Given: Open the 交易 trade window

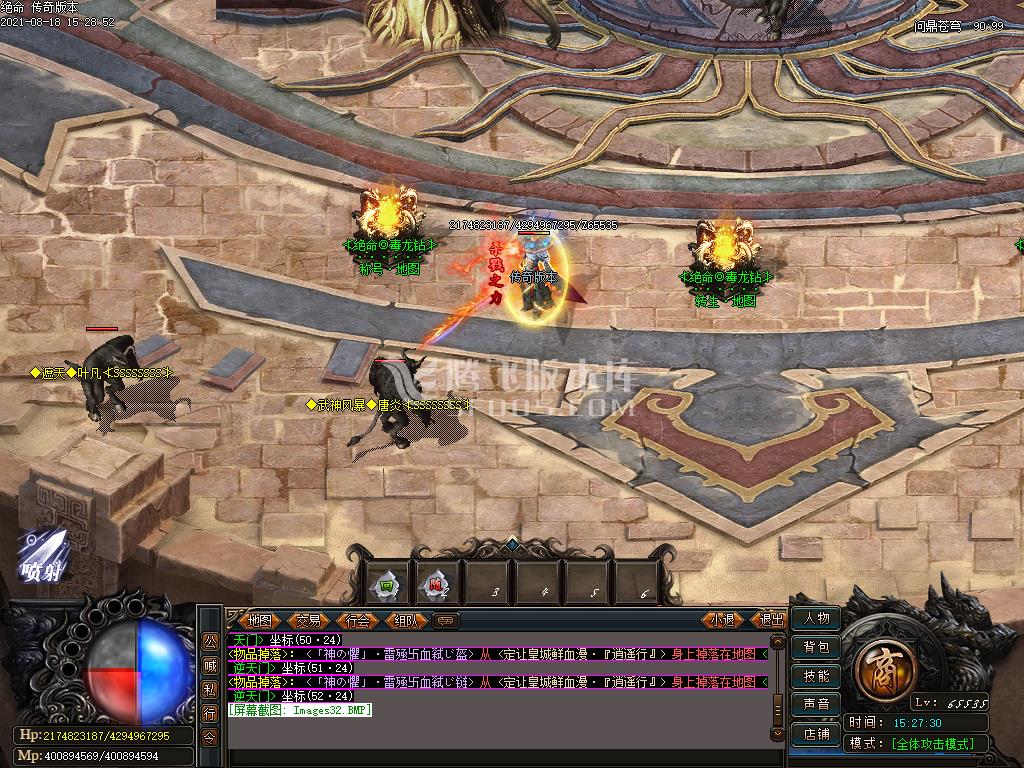Looking at the screenshot, I should point(308,621).
